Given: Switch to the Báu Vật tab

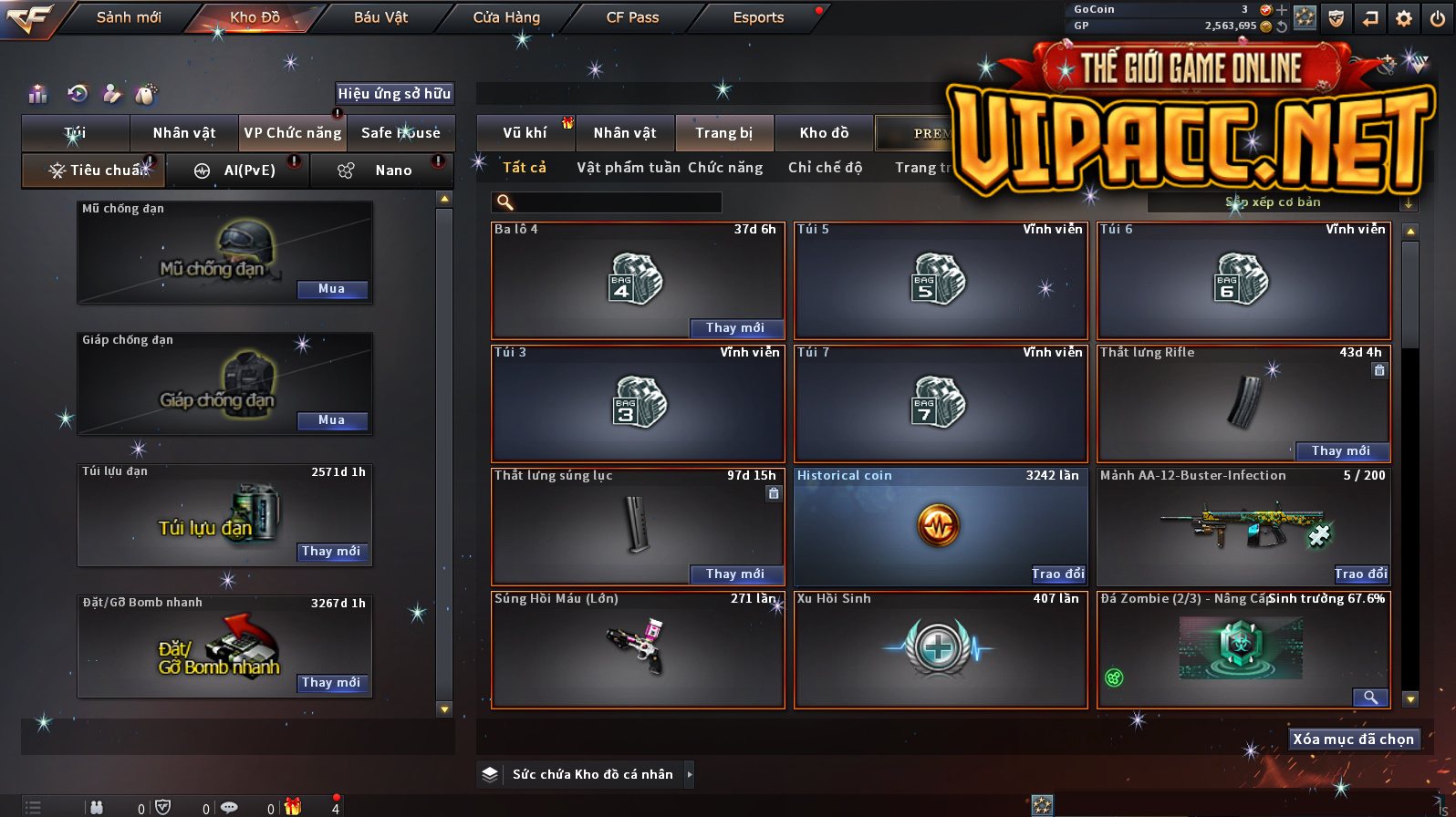Looking at the screenshot, I should pos(380,17).
